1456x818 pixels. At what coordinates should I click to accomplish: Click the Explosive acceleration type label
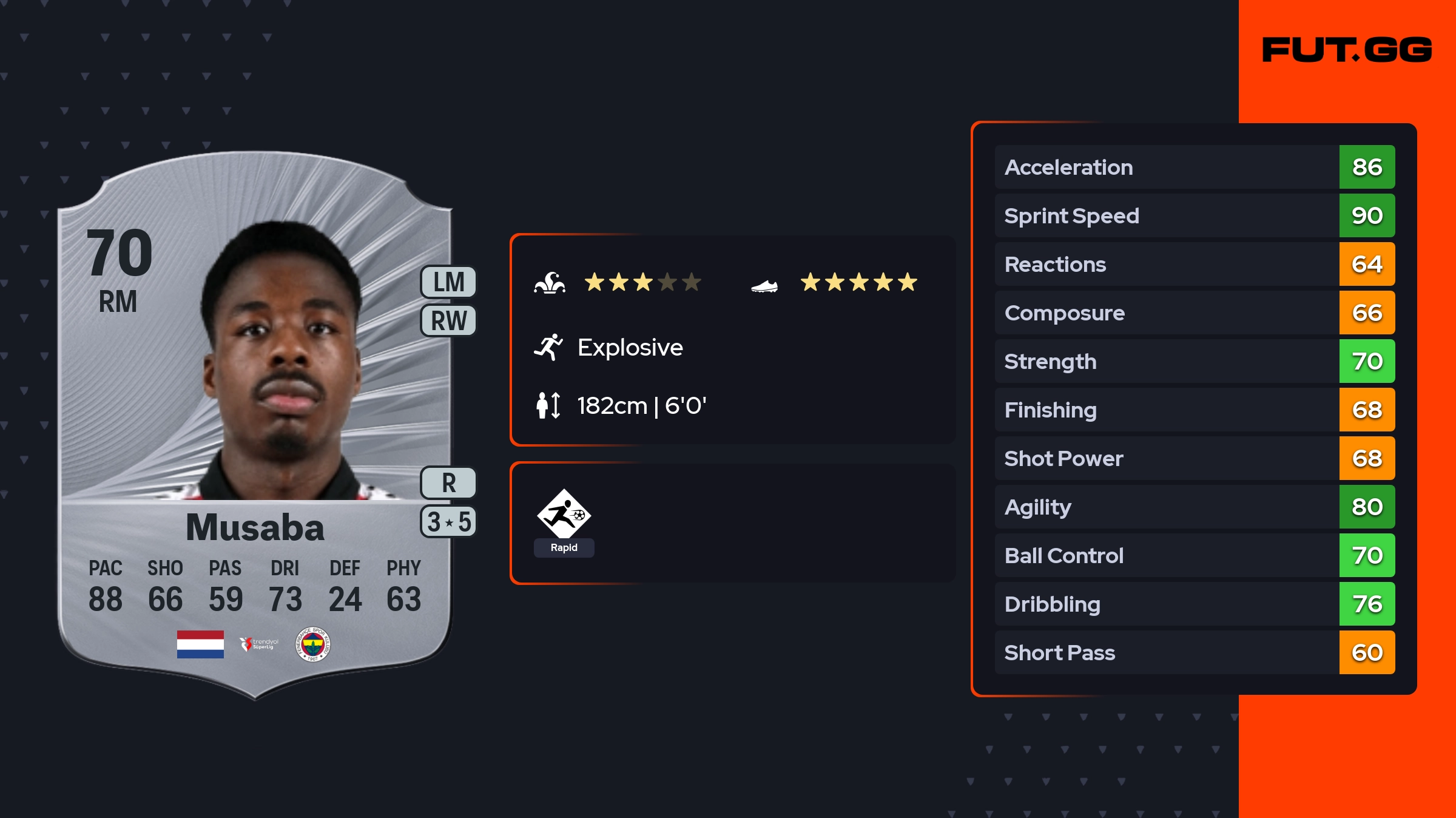(630, 348)
